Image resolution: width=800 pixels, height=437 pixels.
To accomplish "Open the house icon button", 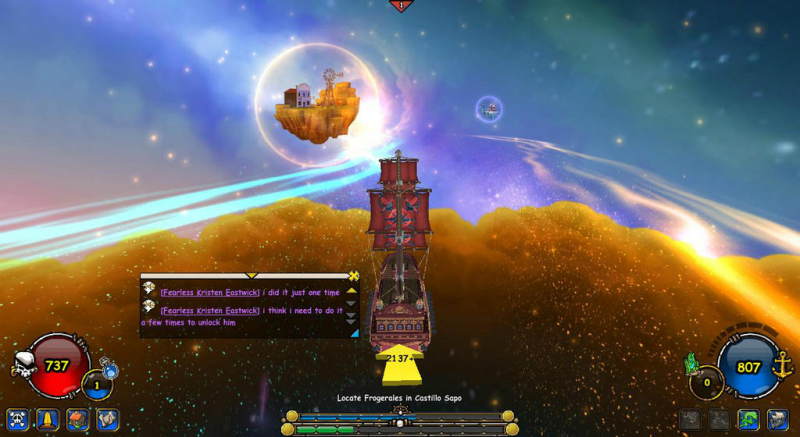I will point(77,419).
